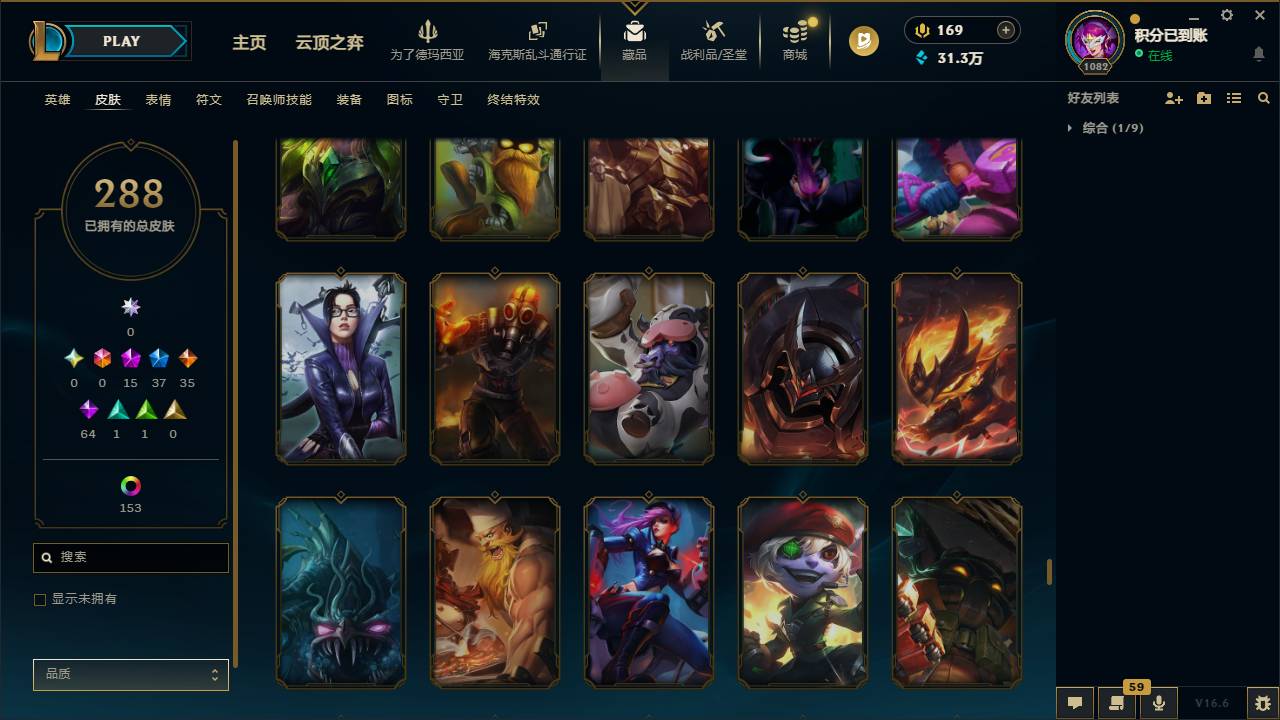
Task: Open the 商城 store icon
Action: coord(794,33)
